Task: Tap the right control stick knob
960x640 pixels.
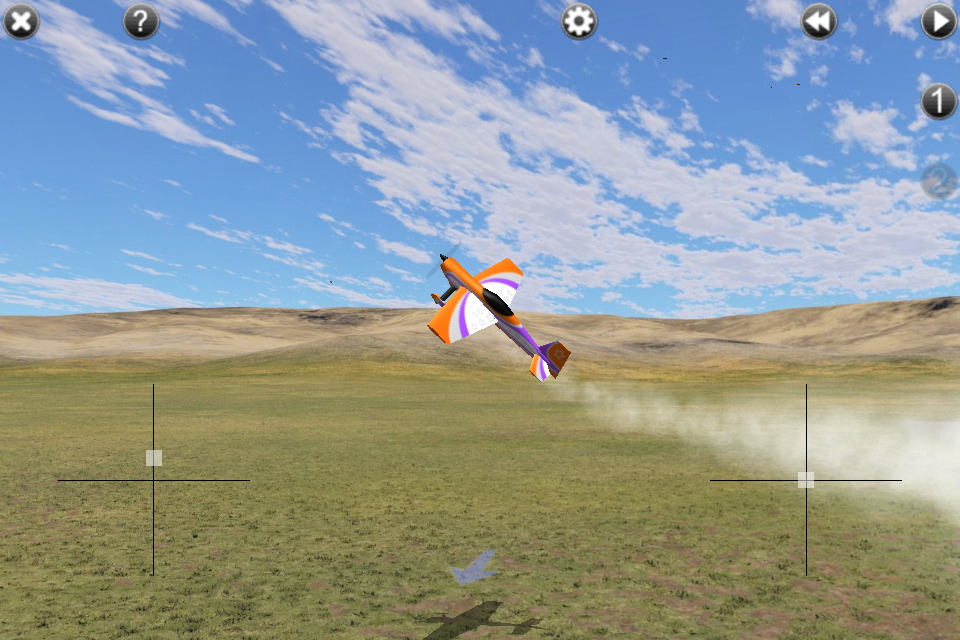Action: [806, 480]
